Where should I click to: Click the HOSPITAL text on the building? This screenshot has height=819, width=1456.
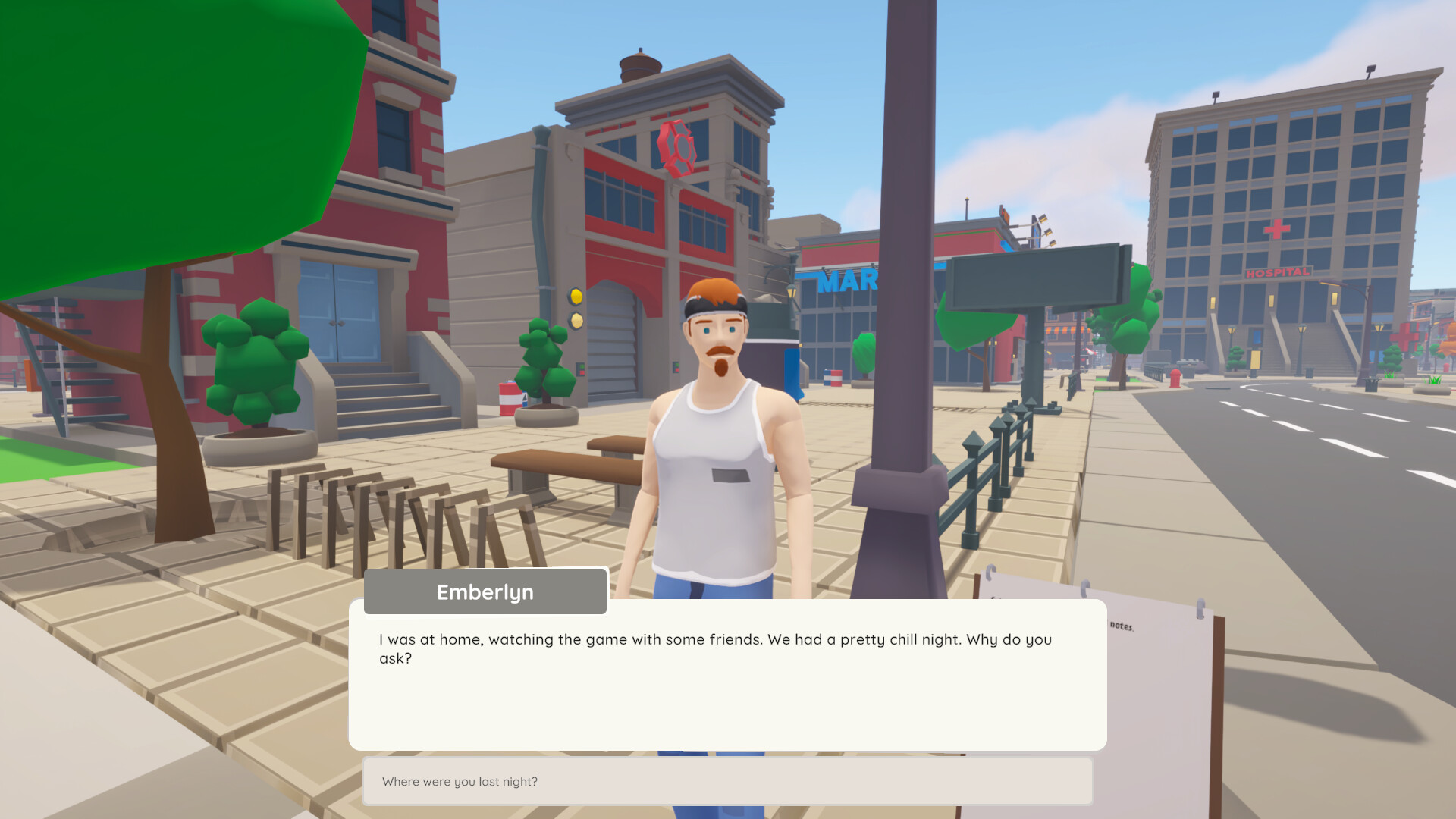pyautogui.click(x=1277, y=270)
